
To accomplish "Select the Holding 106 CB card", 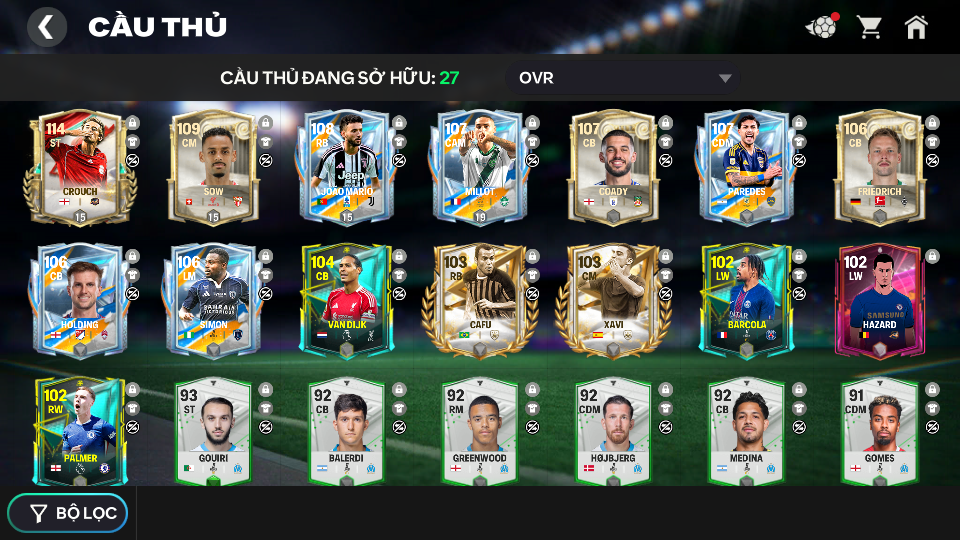I will (x=78, y=299).
